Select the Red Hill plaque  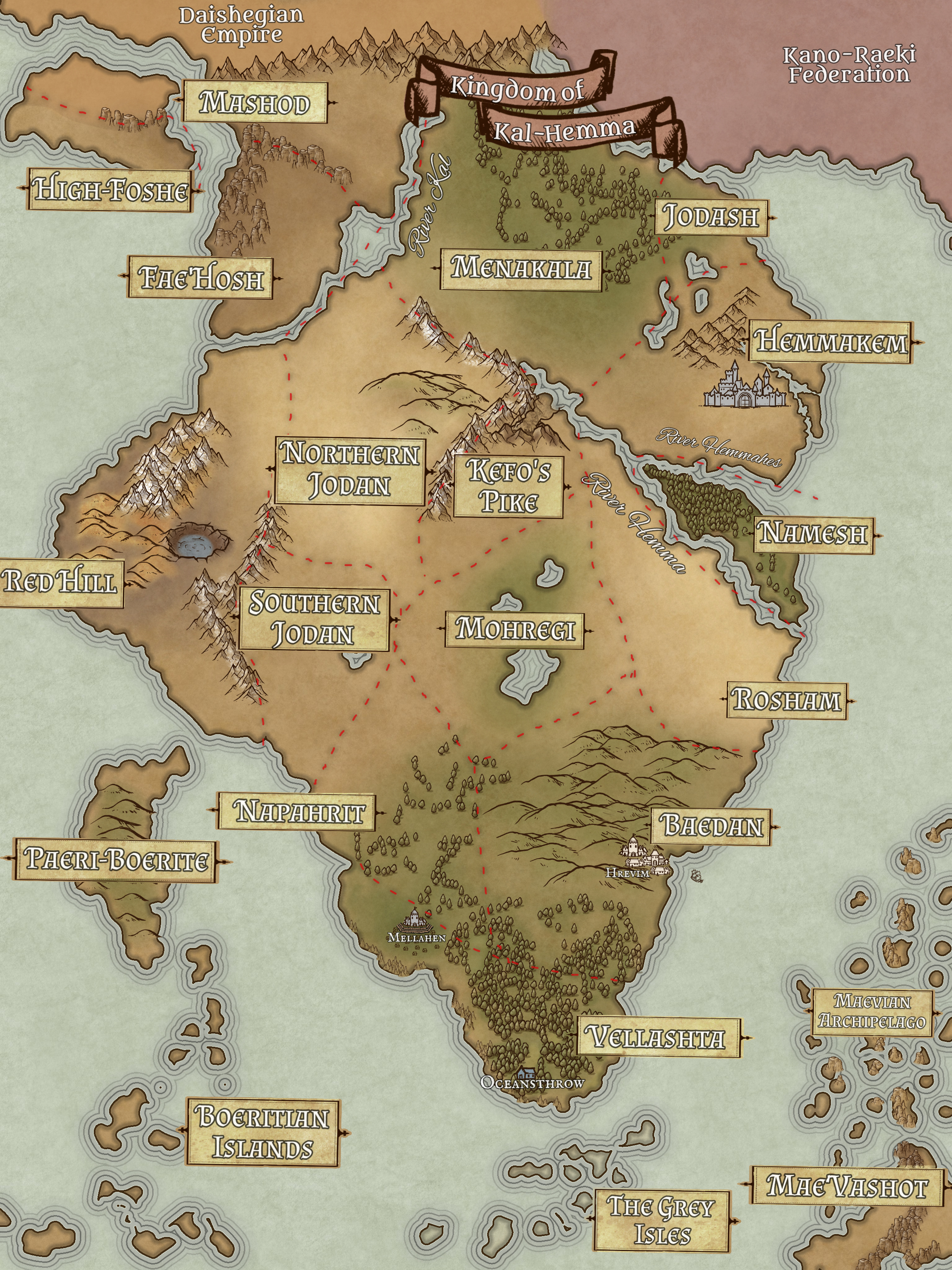tap(60, 583)
